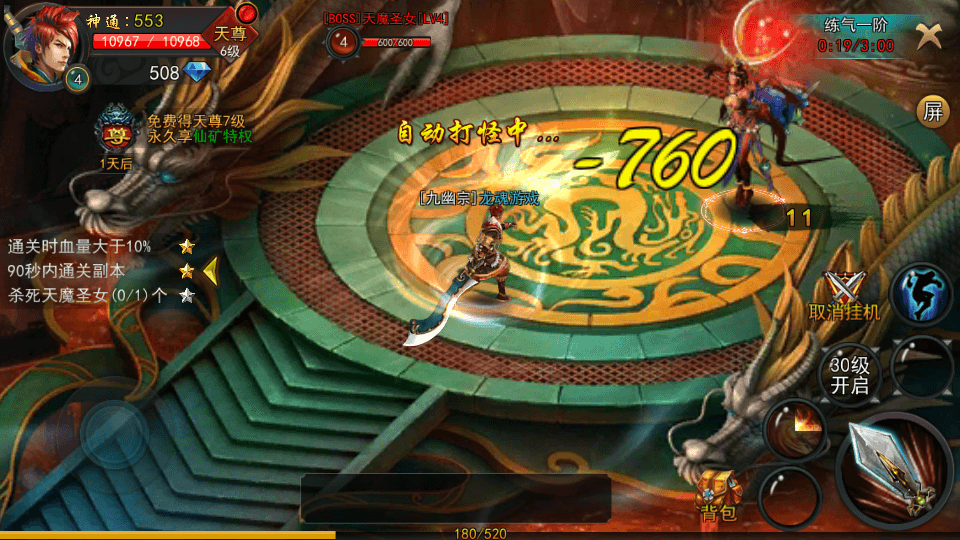Open the blue diamond currency shop
960x540 pixels.
pos(199,72)
